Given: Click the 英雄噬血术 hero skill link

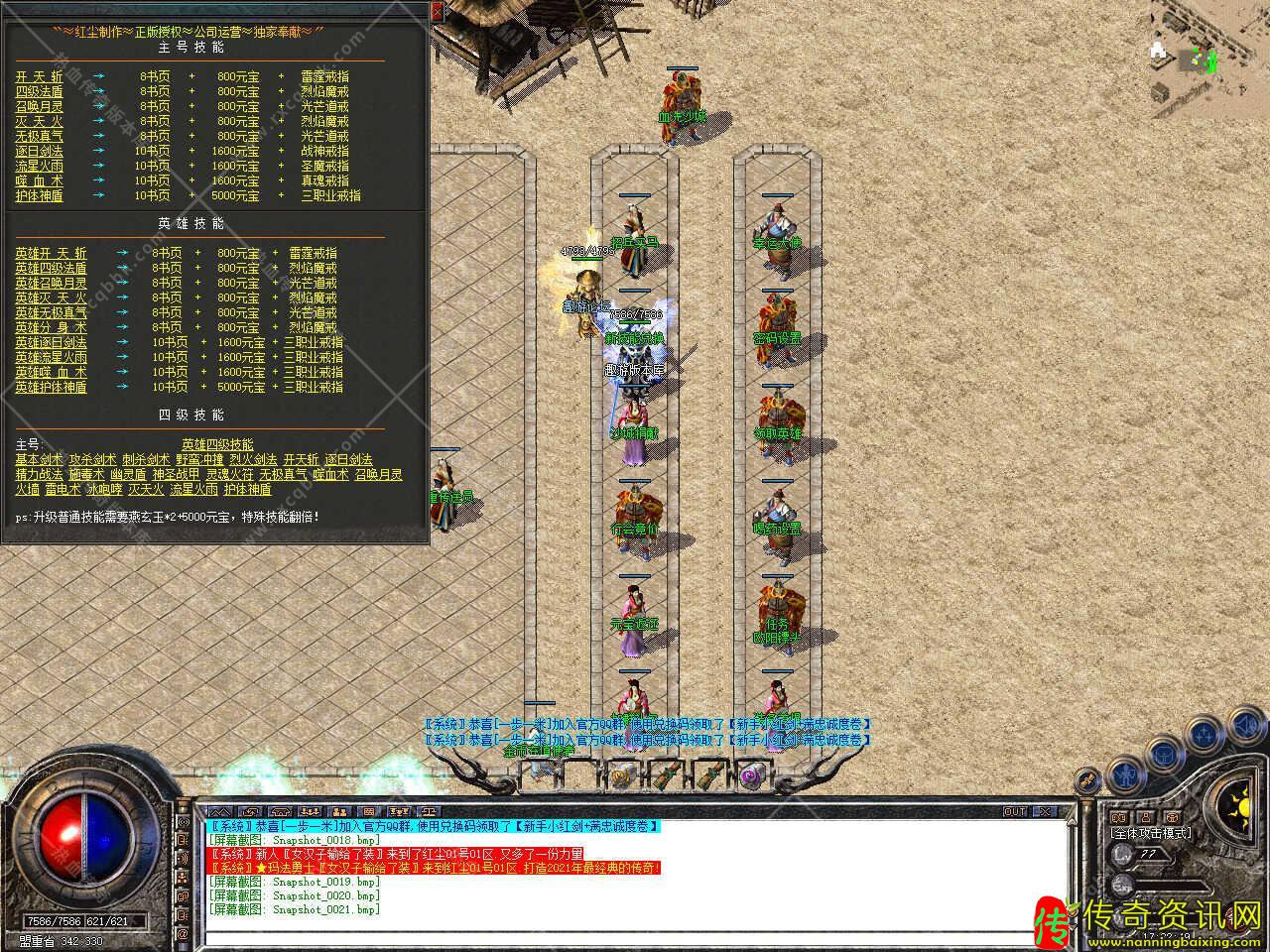Looking at the screenshot, I should [51, 372].
